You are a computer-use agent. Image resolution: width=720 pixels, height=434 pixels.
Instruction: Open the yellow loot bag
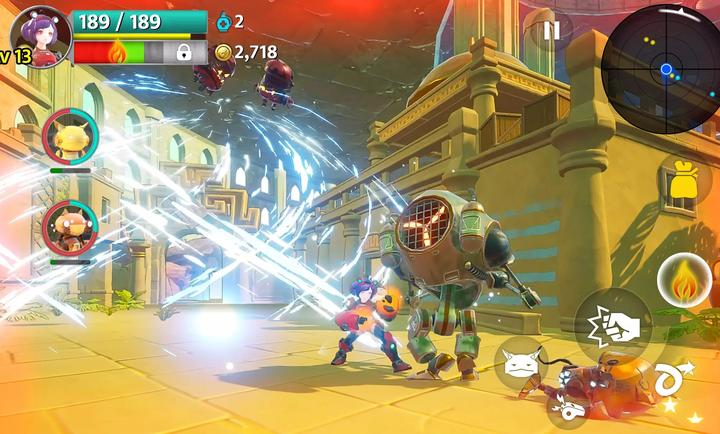(684, 181)
